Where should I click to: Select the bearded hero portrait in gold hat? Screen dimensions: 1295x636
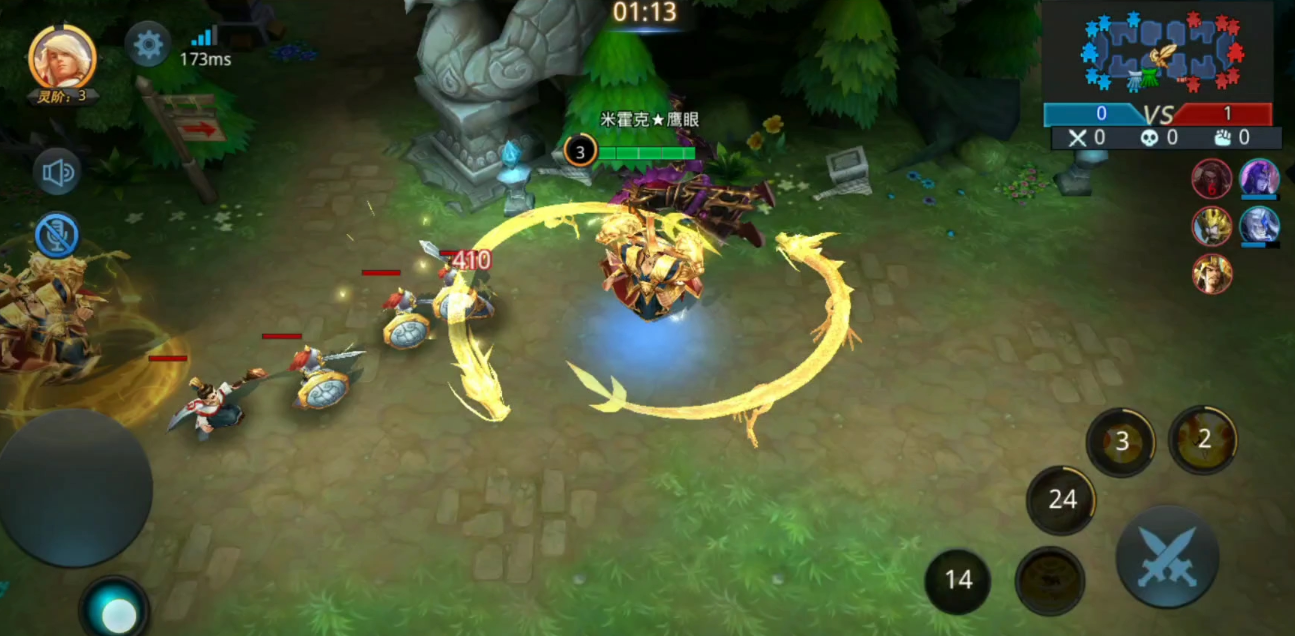click(1211, 273)
